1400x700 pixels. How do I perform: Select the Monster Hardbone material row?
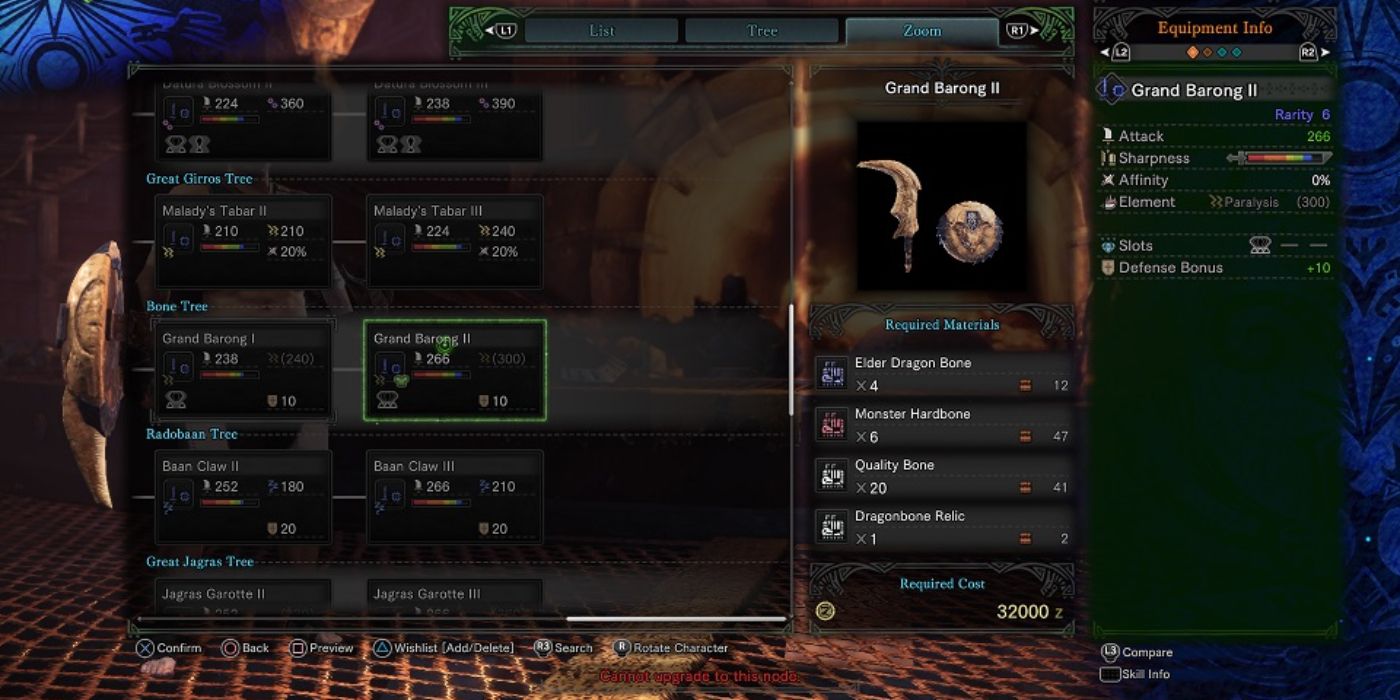coord(942,425)
